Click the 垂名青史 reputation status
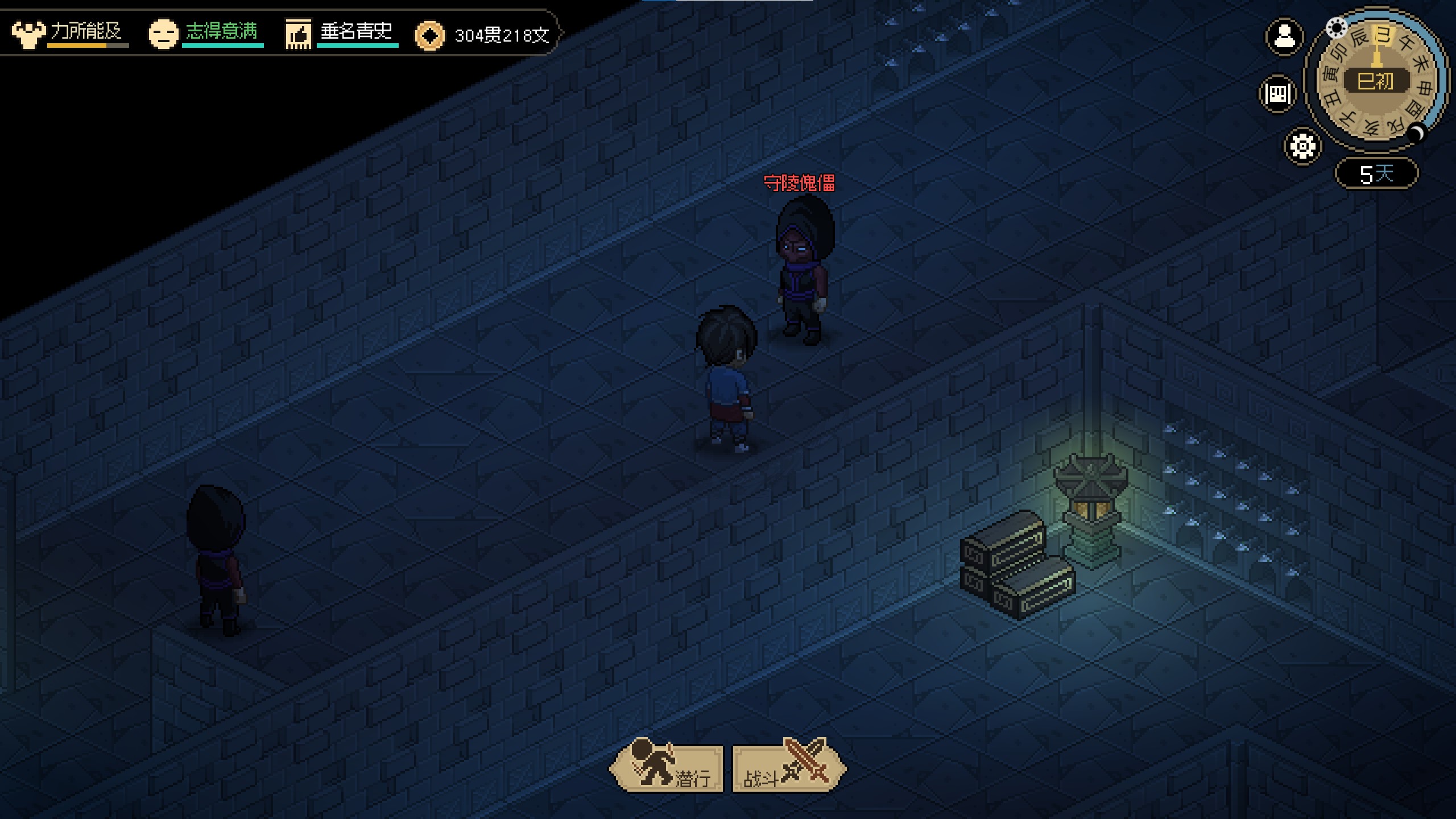1456x819 pixels. [341, 33]
